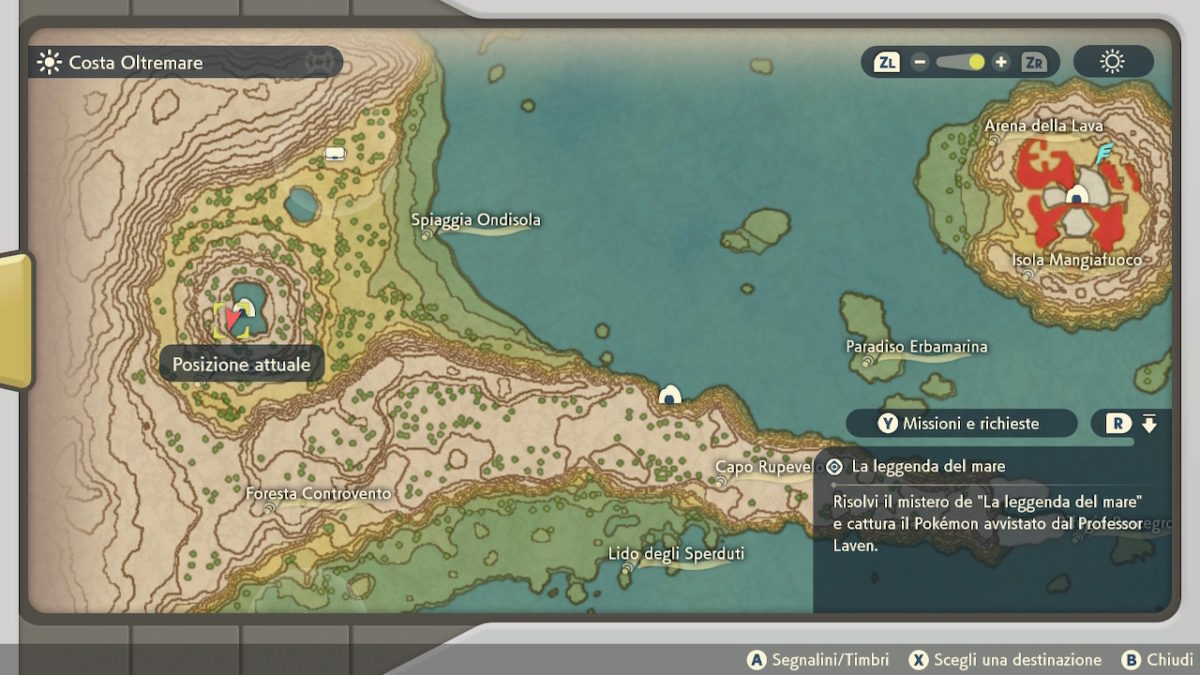Select the La leggenda del mare mission
This screenshot has width=1200, height=675.
pyautogui.click(x=928, y=466)
